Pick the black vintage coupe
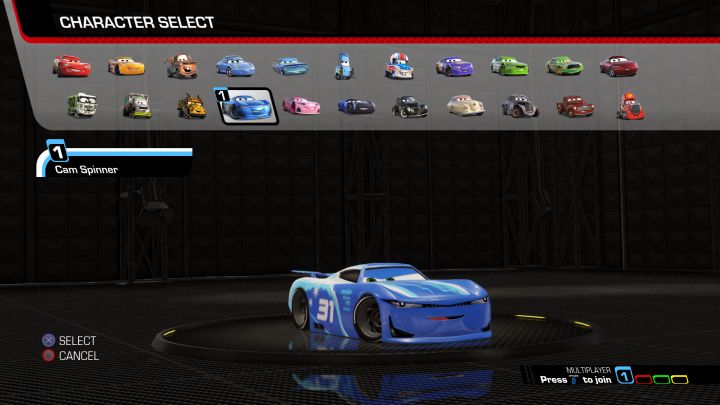This screenshot has width=720, height=405. tap(410, 104)
